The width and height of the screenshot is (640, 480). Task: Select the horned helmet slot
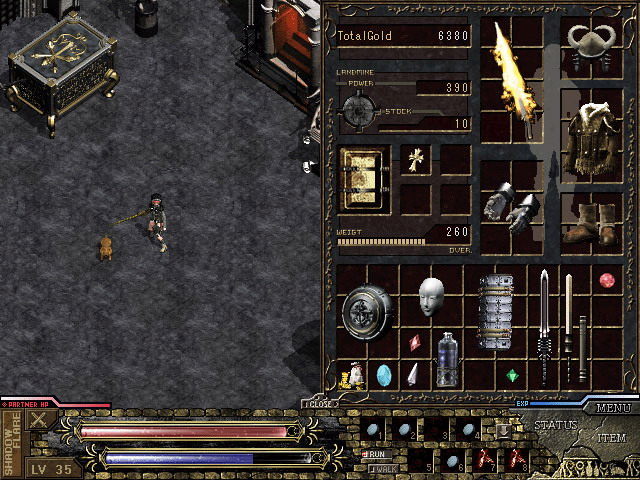(x=590, y=44)
